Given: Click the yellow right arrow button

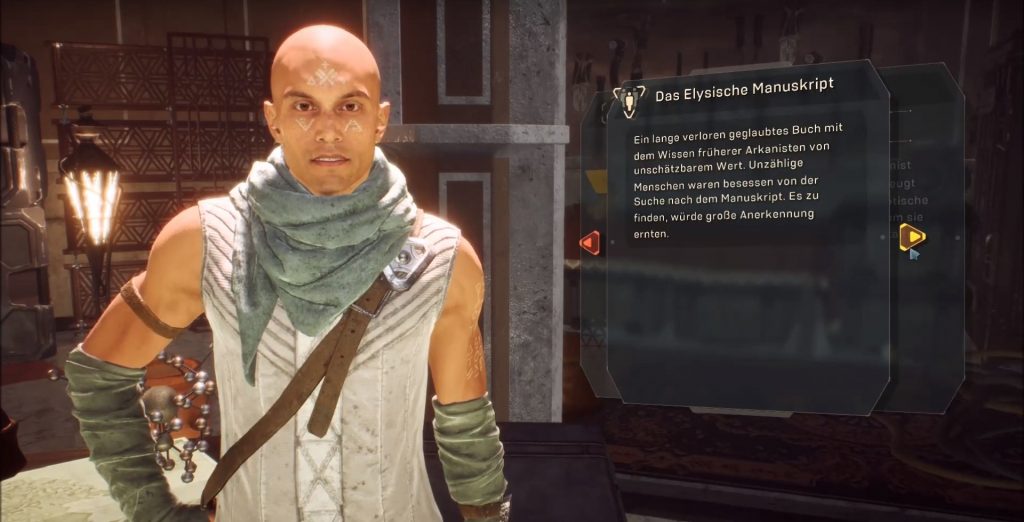Looking at the screenshot, I should pos(911,236).
